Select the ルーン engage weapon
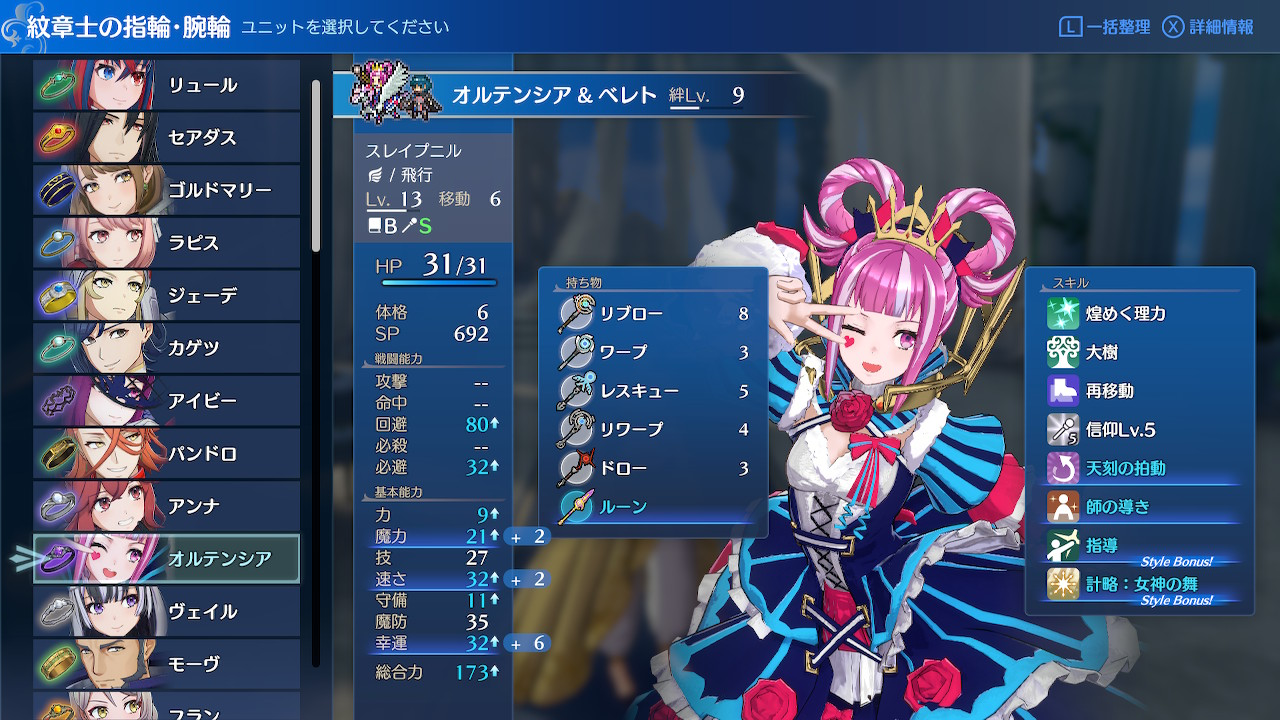Viewport: 1280px width, 720px height. click(x=653, y=507)
